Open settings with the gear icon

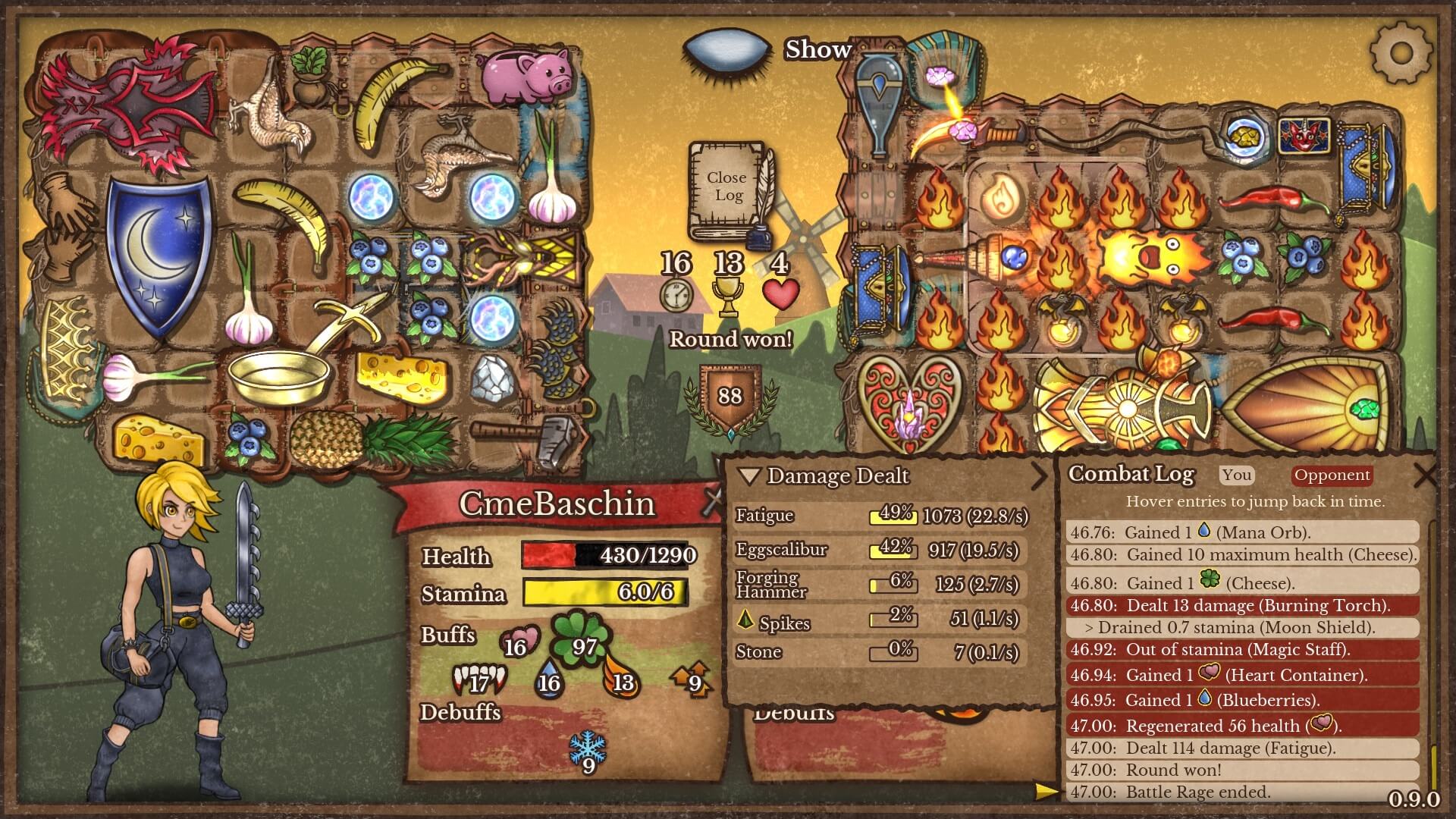1401,52
